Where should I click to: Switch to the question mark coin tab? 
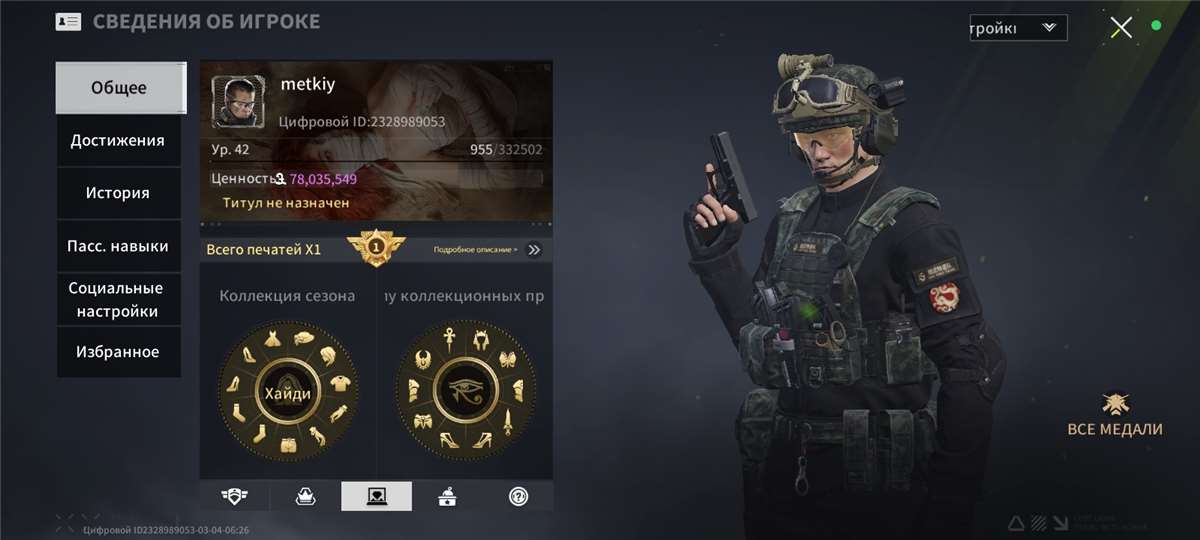pyautogui.click(x=518, y=496)
